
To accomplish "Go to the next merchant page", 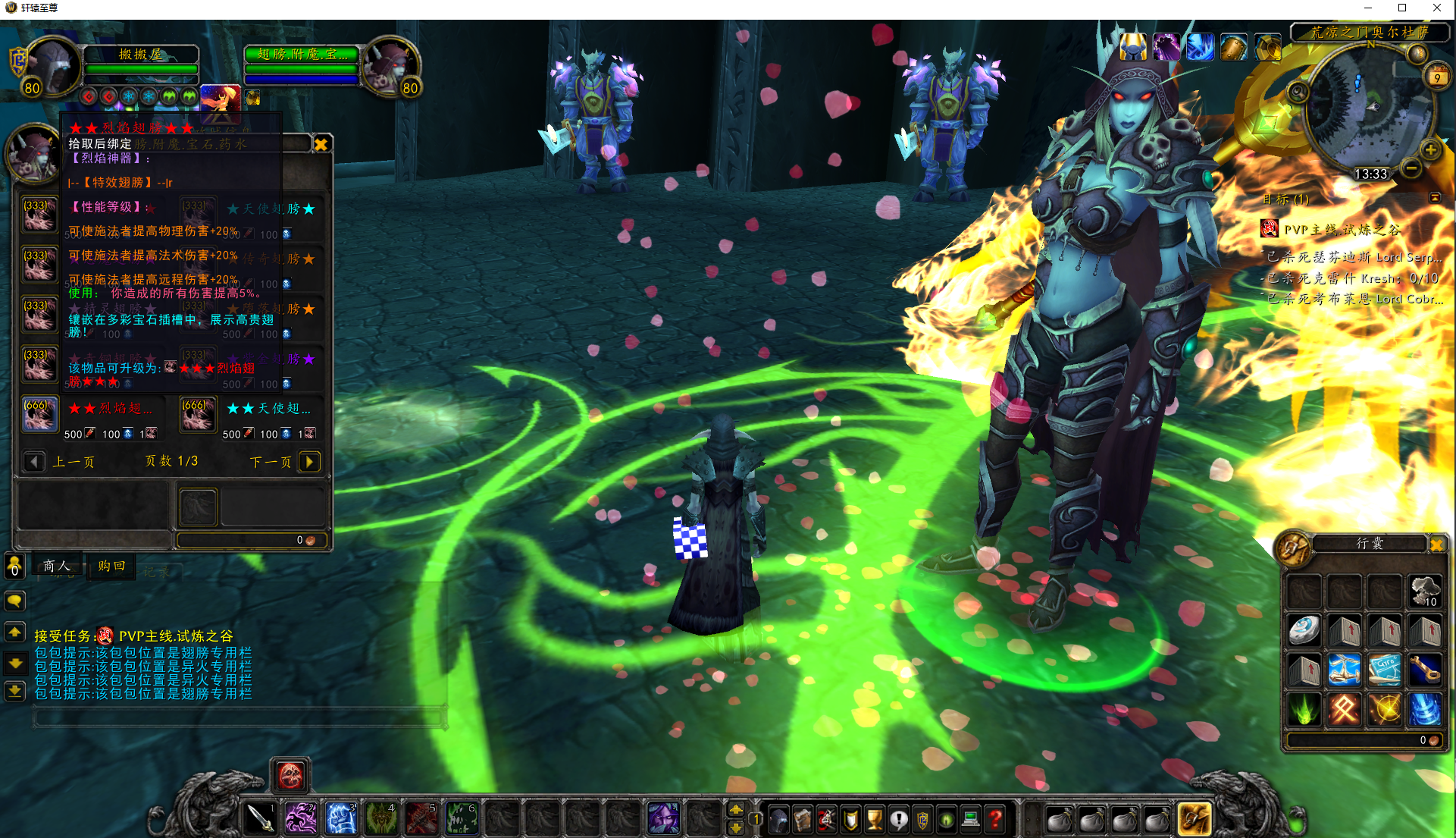I will 309,461.
